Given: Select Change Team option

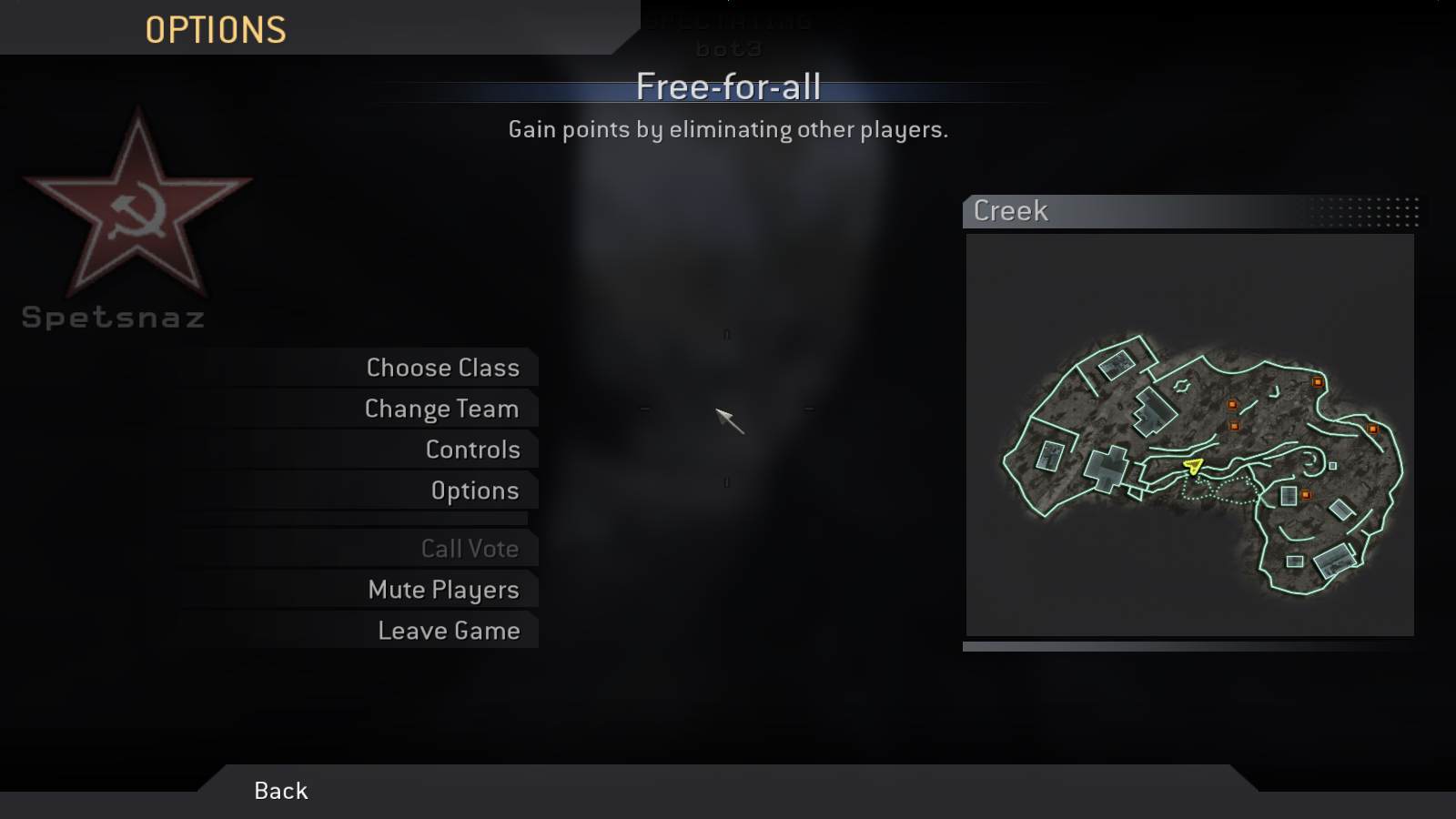Looking at the screenshot, I should click(441, 409).
